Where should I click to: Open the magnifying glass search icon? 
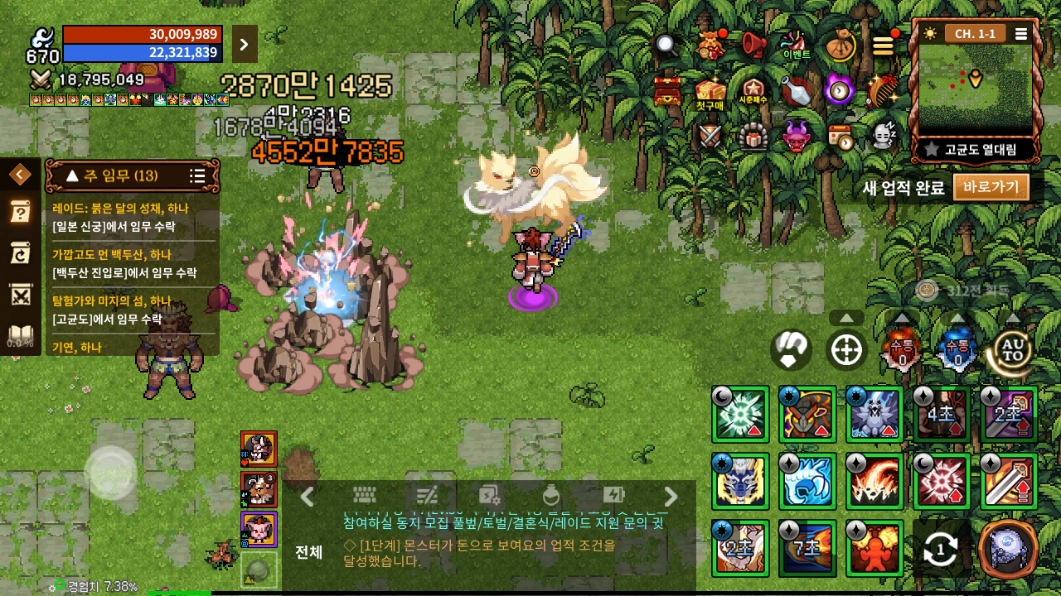coord(667,45)
